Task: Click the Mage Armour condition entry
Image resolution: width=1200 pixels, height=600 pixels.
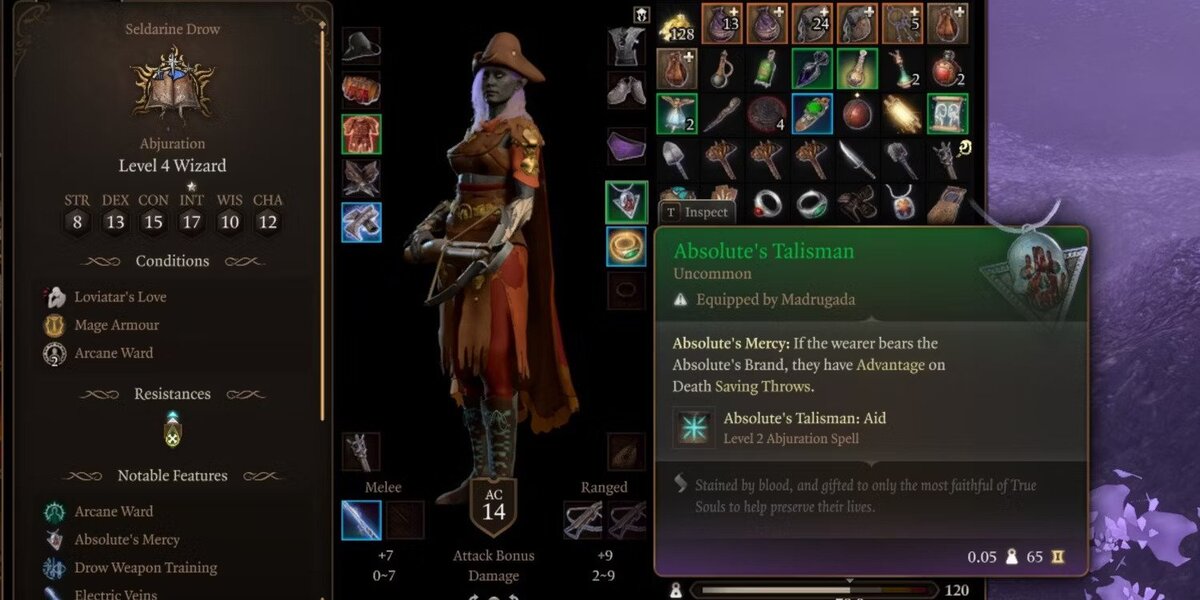Action: click(116, 325)
